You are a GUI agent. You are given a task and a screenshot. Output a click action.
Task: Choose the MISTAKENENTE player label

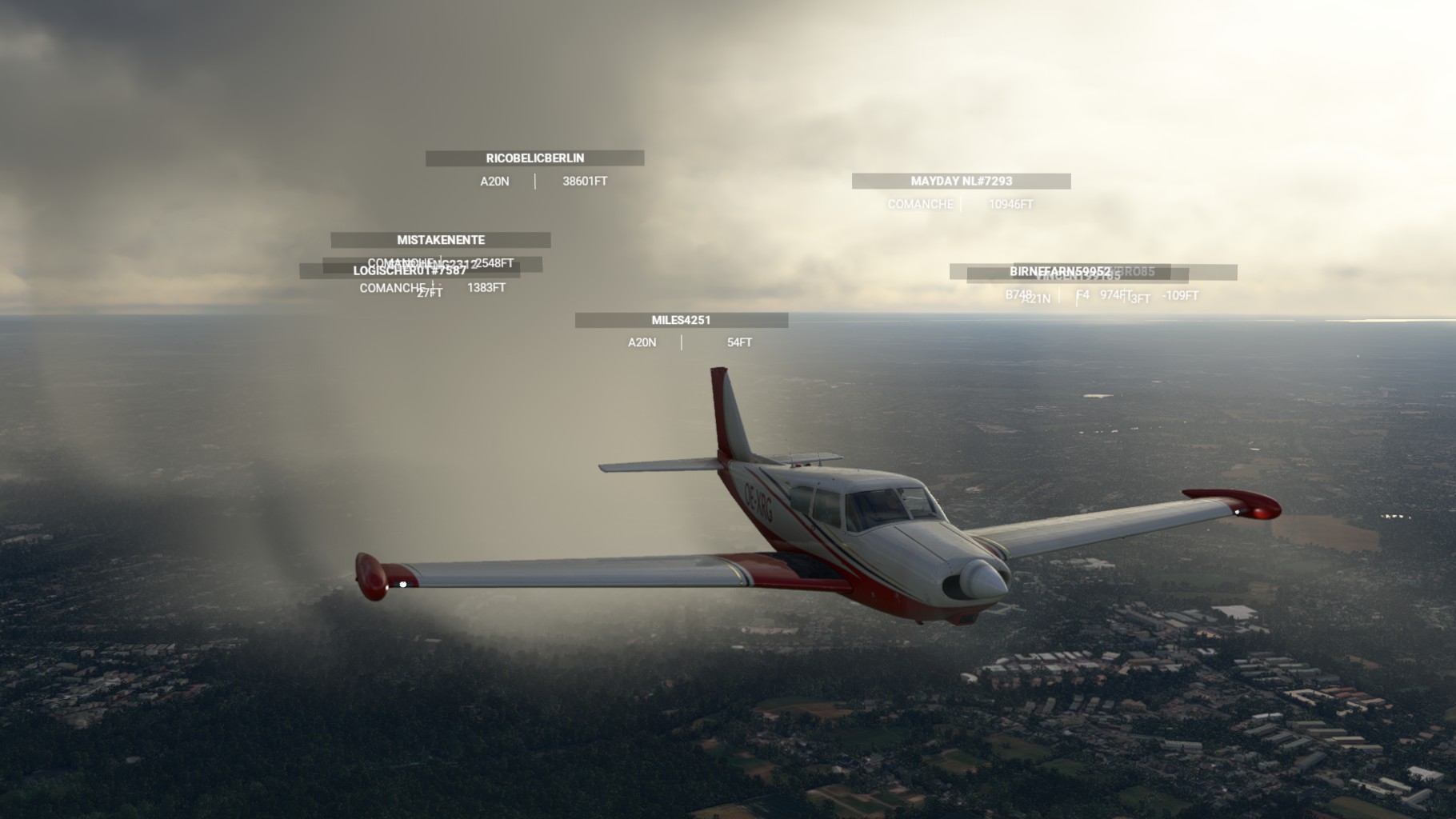click(441, 240)
